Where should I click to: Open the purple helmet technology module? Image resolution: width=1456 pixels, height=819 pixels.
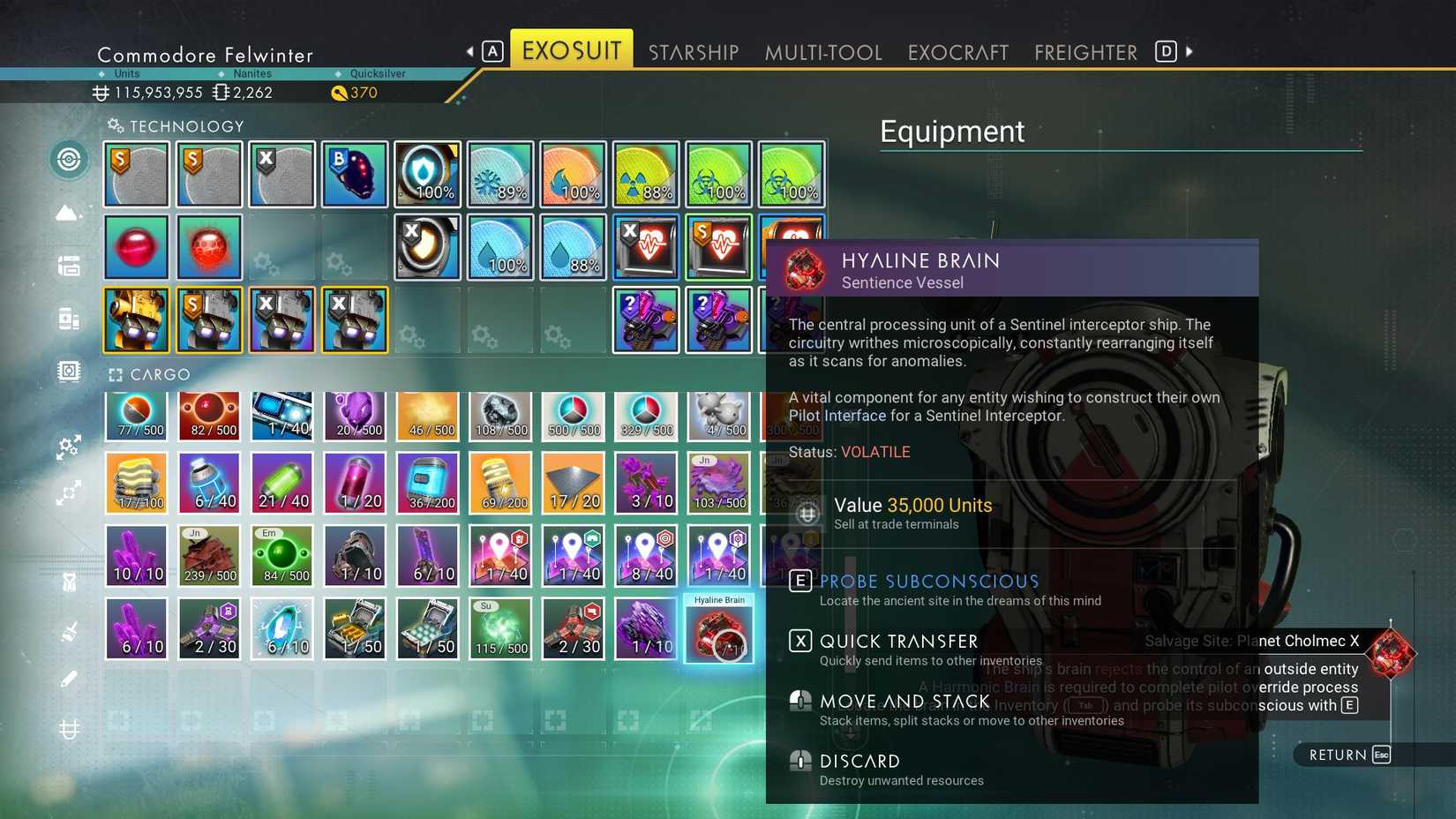[x=354, y=173]
